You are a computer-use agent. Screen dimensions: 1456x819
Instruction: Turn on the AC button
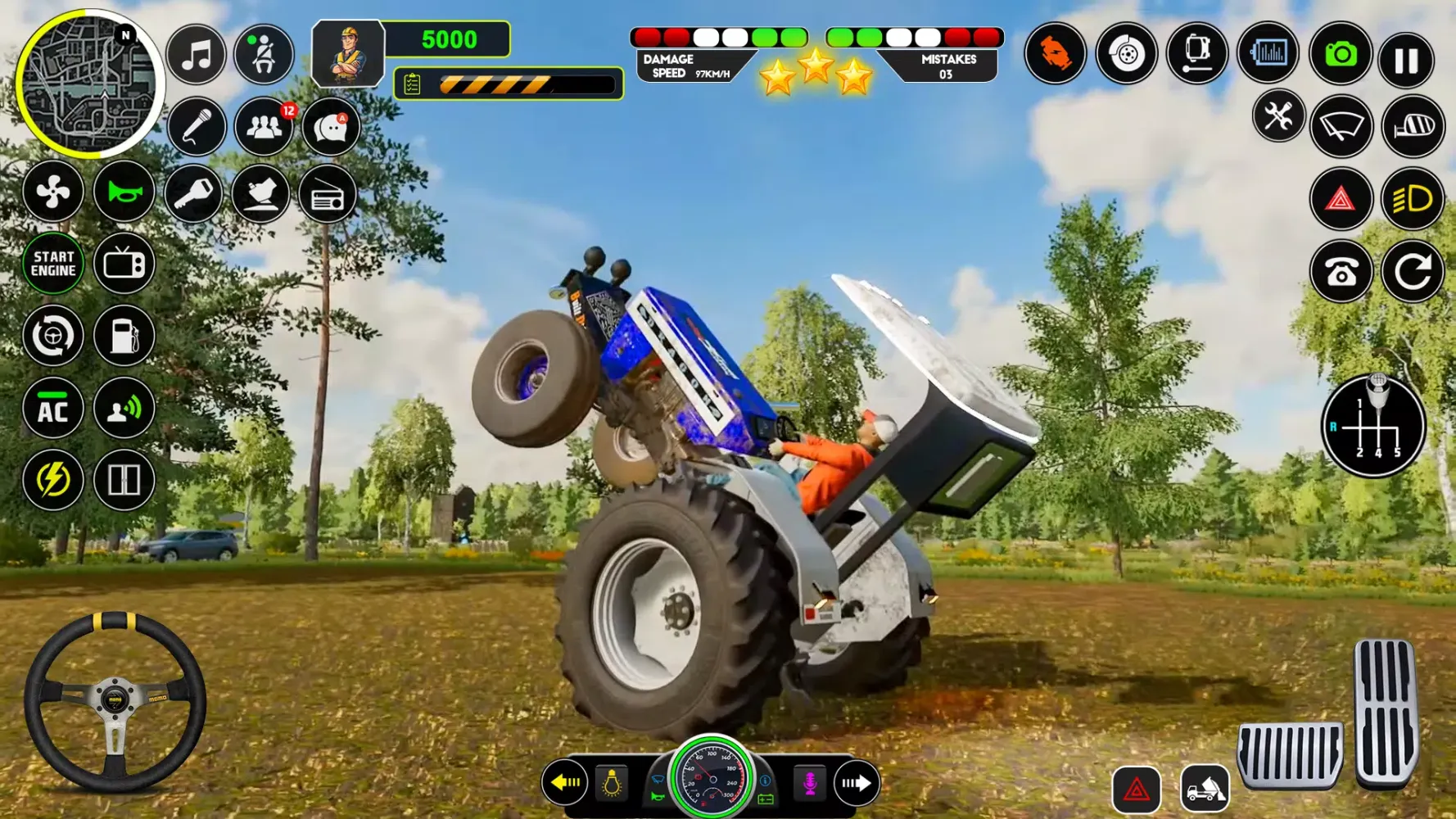point(53,409)
